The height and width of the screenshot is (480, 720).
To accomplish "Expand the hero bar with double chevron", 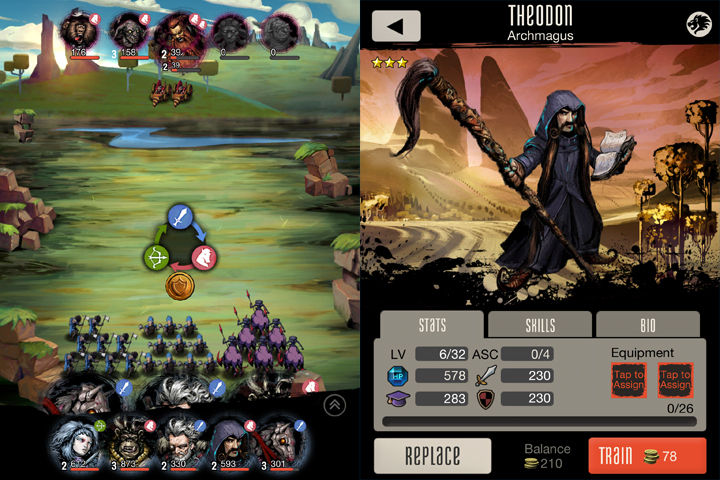I will click(x=335, y=405).
